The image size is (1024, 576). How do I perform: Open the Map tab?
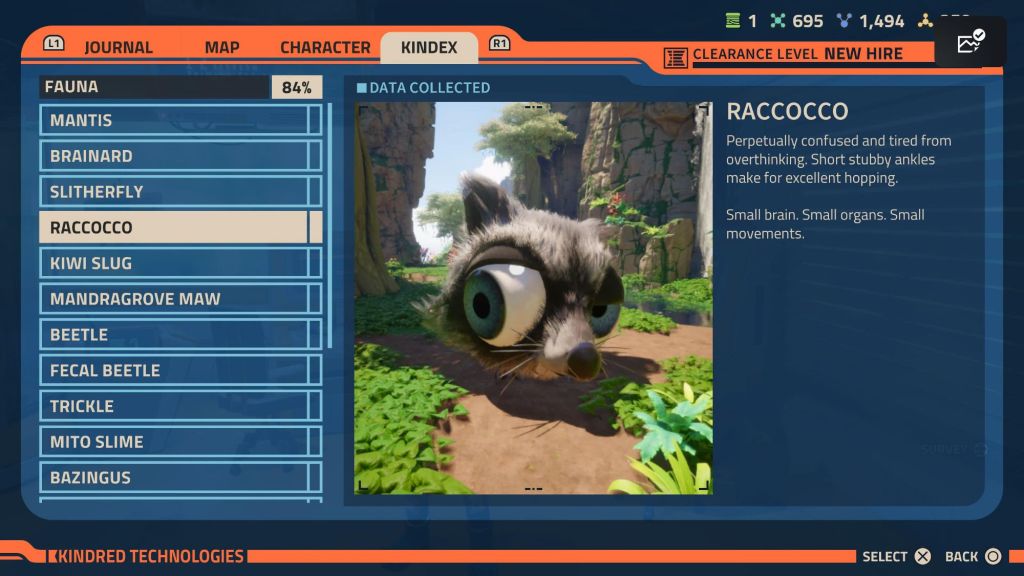coord(221,47)
